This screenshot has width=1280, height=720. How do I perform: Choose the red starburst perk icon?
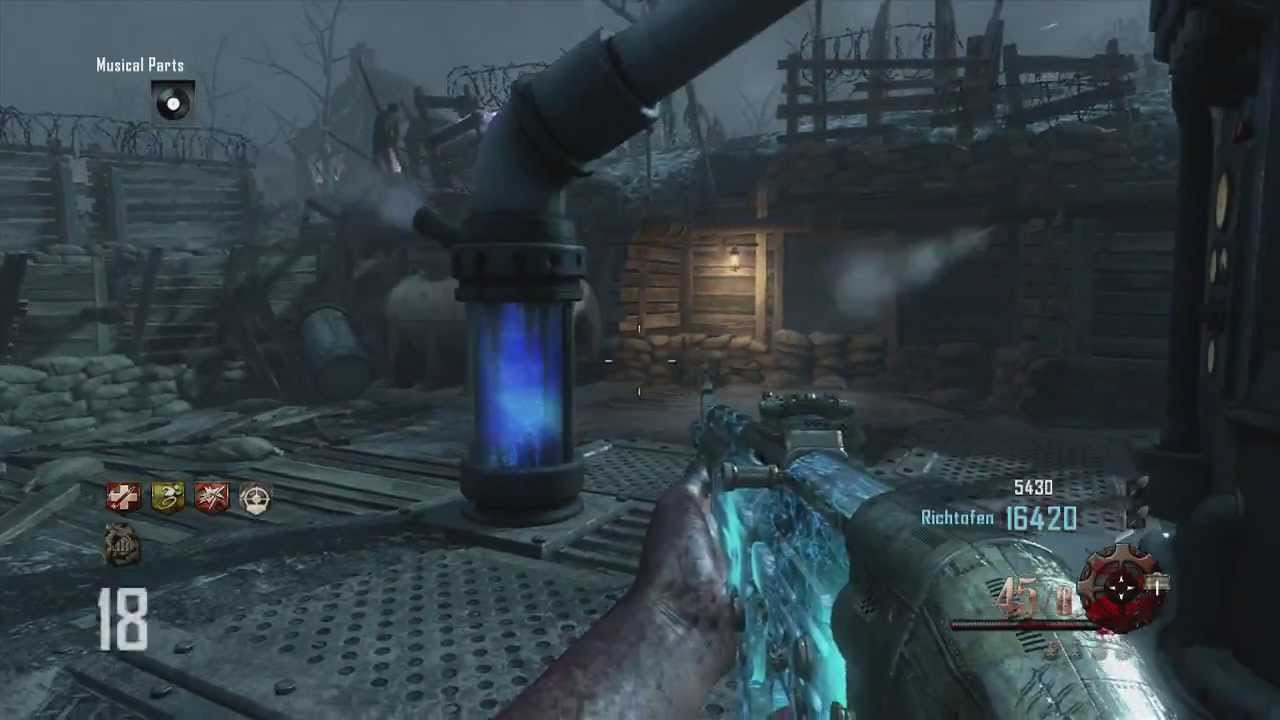coord(211,497)
